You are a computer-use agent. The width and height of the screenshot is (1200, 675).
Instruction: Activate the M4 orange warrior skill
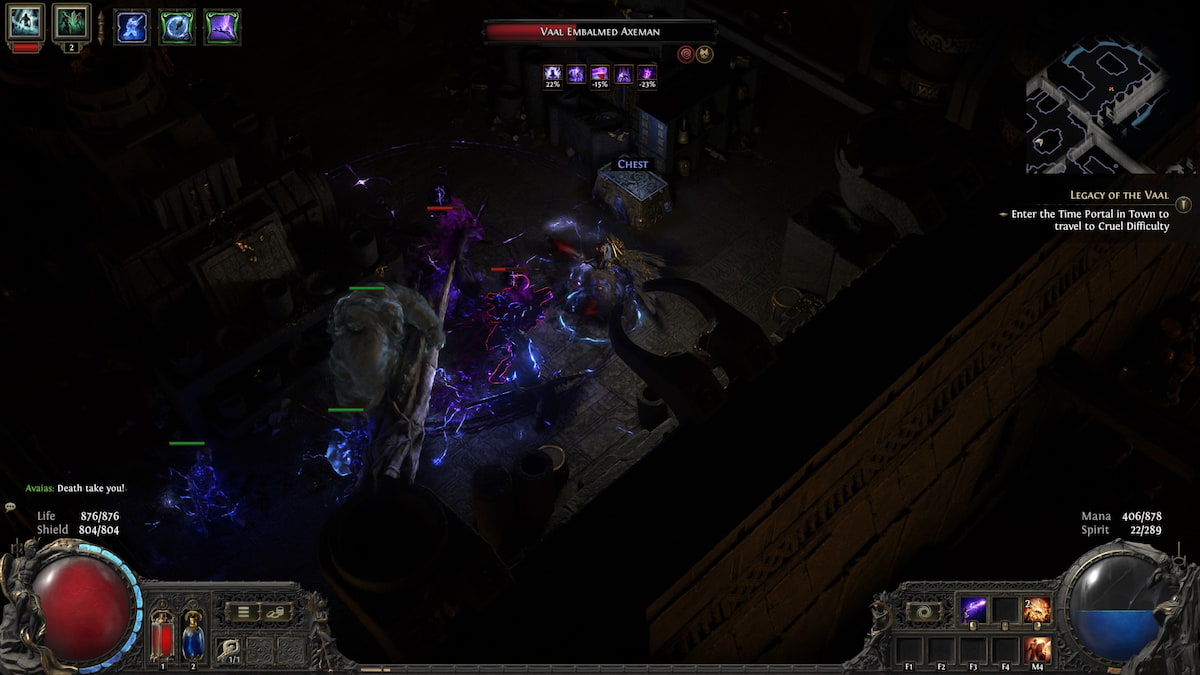click(1037, 649)
